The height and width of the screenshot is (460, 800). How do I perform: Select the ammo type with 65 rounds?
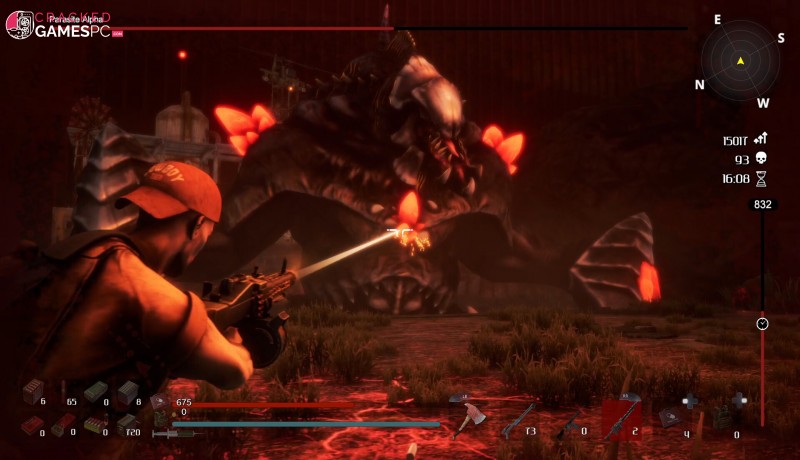[63, 392]
